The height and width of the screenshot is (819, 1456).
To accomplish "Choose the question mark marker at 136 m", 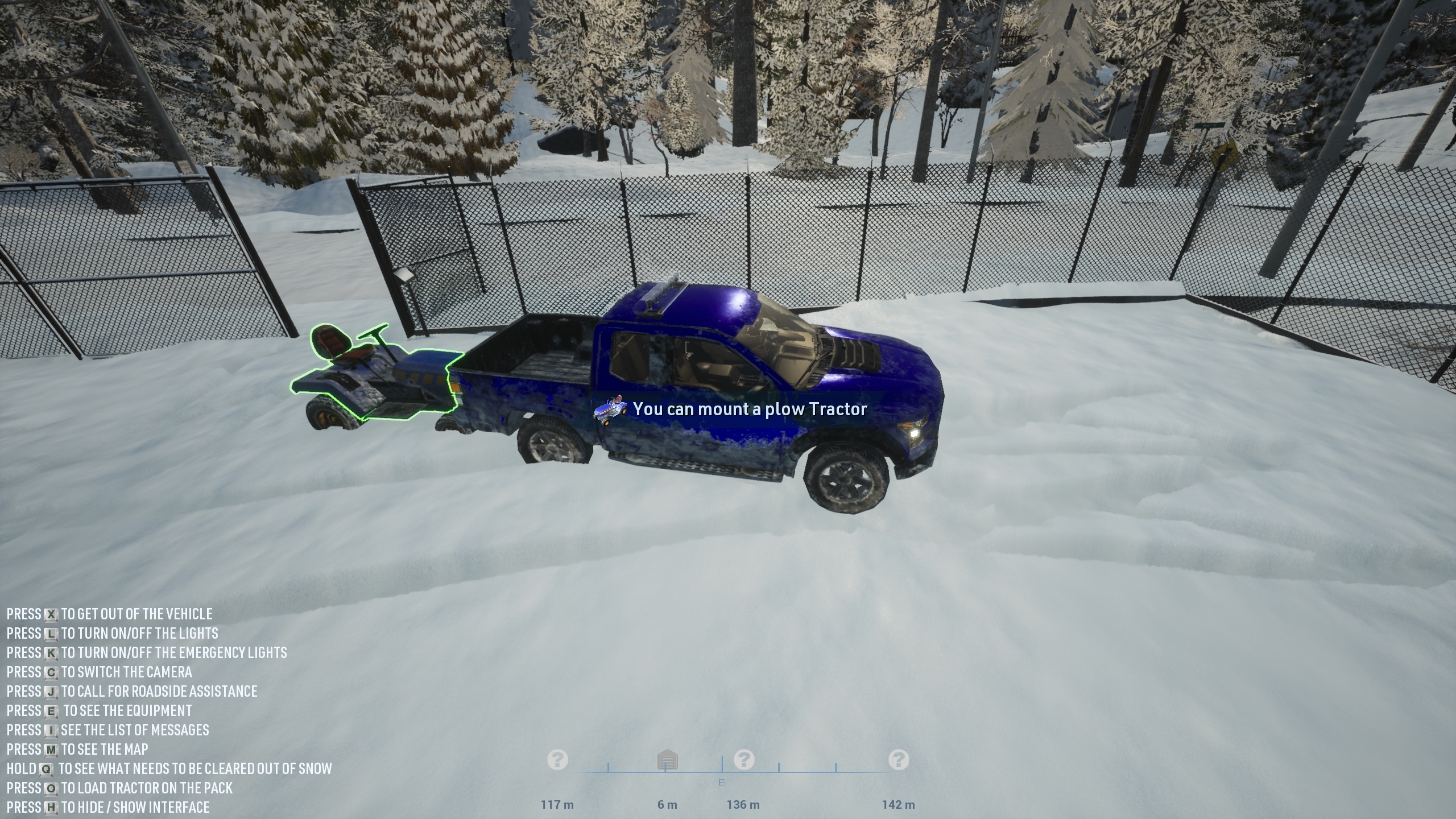I will (x=744, y=759).
